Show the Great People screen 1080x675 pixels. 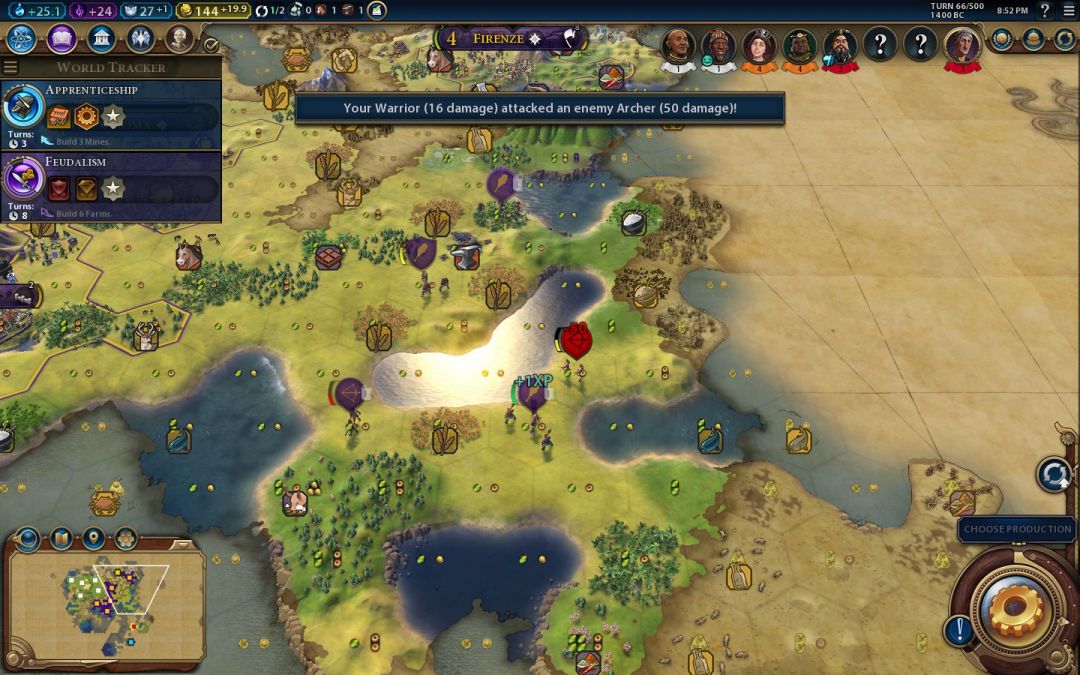(179, 39)
